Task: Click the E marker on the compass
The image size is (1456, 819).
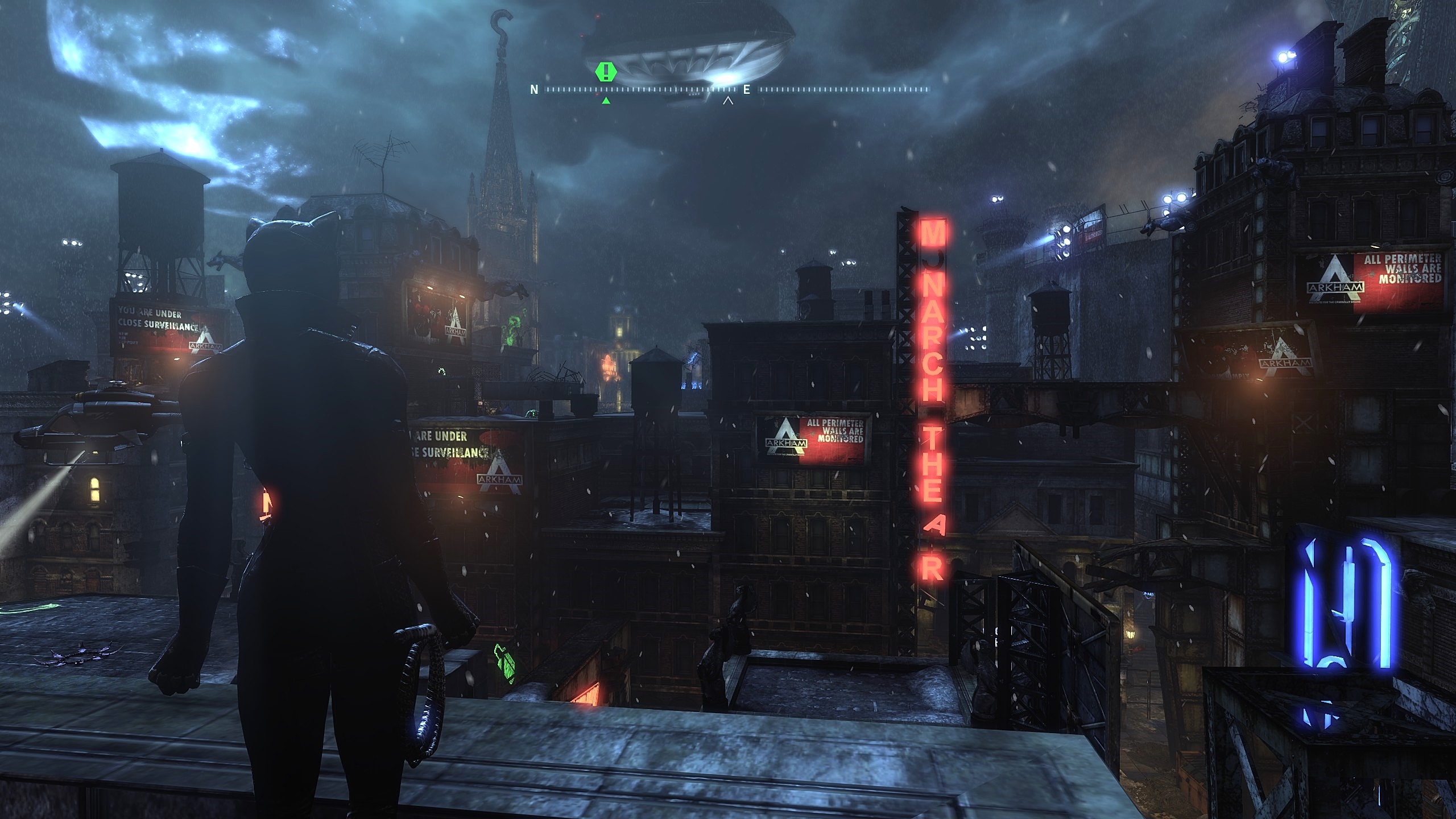Action: [x=748, y=89]
